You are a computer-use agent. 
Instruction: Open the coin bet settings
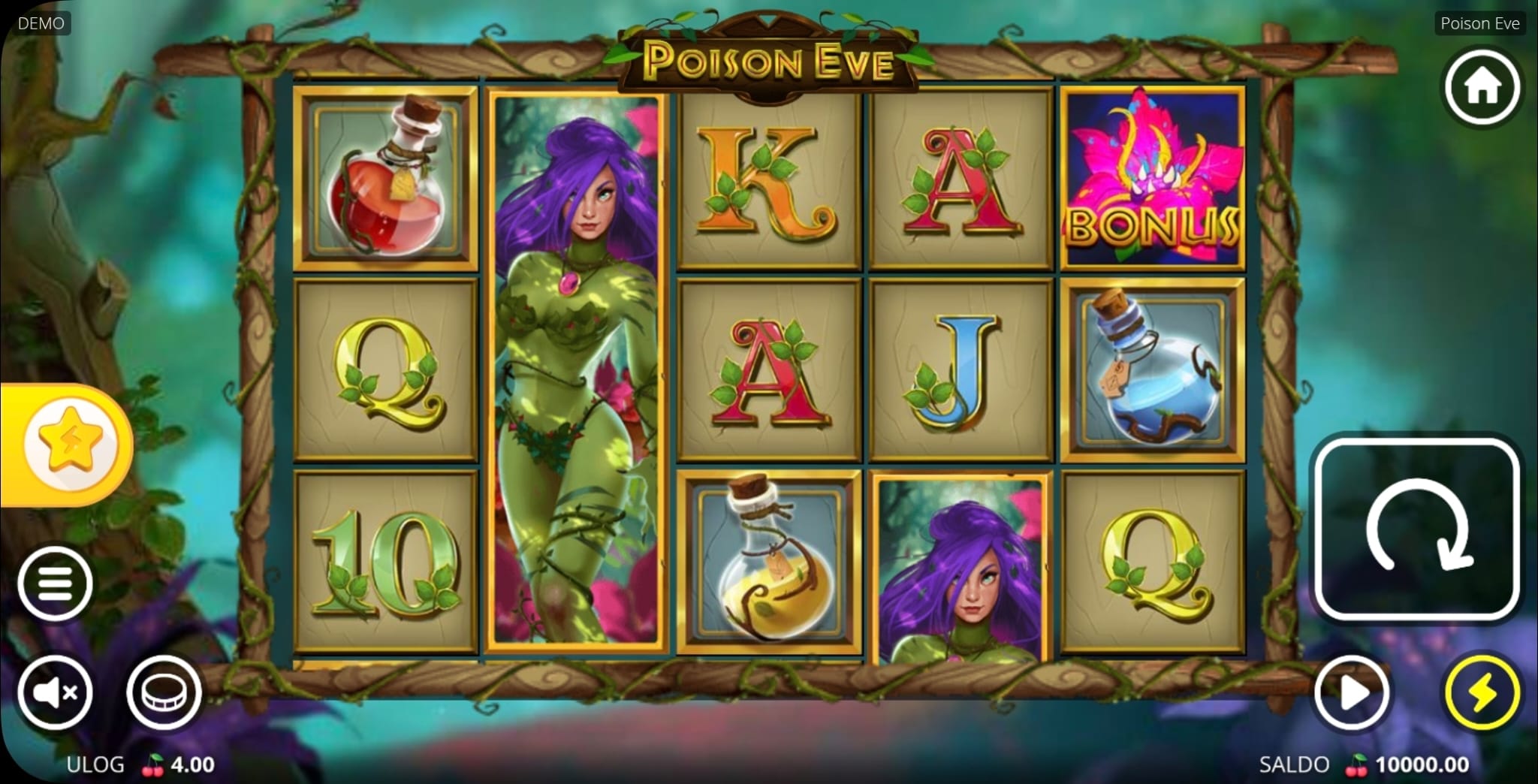coord(164,692)
